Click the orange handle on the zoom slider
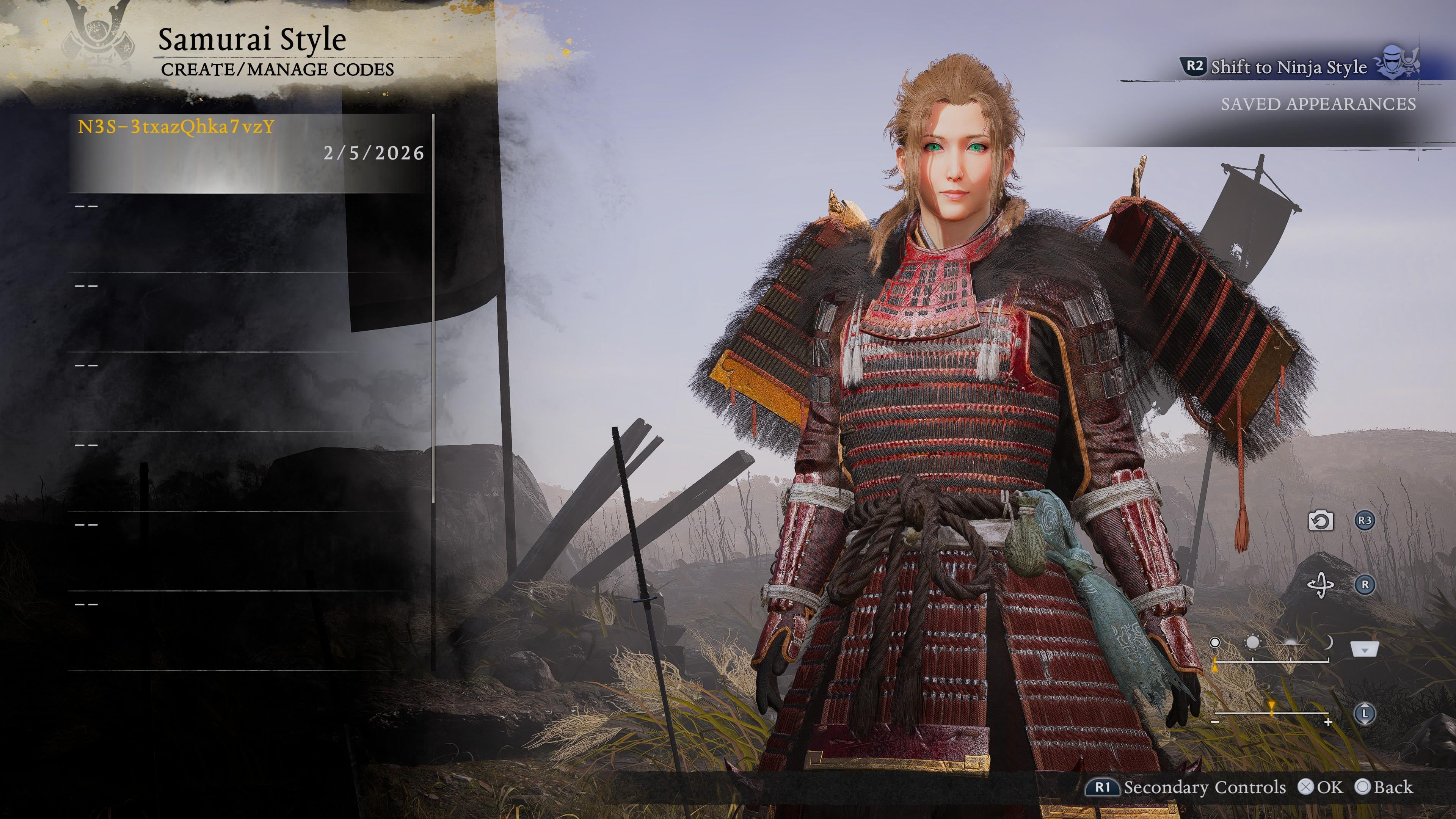Screen dimensions: 1456x819 1271,706
